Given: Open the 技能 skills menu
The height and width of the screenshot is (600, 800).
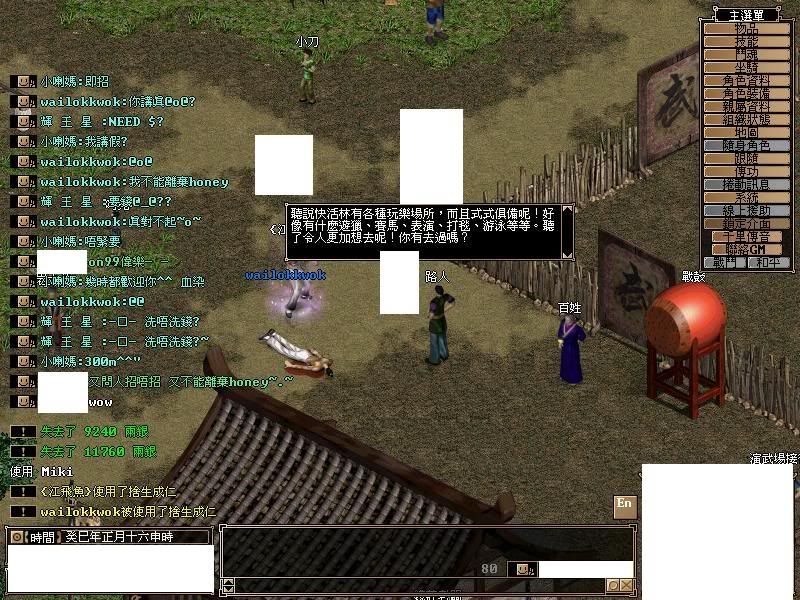Looking at the screenshot, I should click(x=746, y=42).
